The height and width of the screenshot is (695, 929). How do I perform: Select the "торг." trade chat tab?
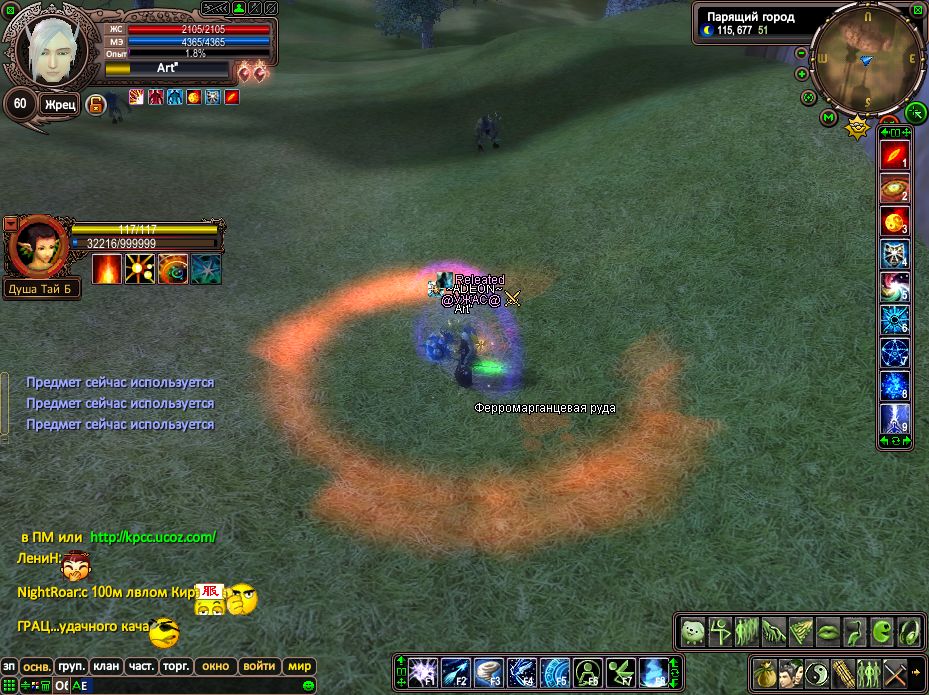click(176, 666)
